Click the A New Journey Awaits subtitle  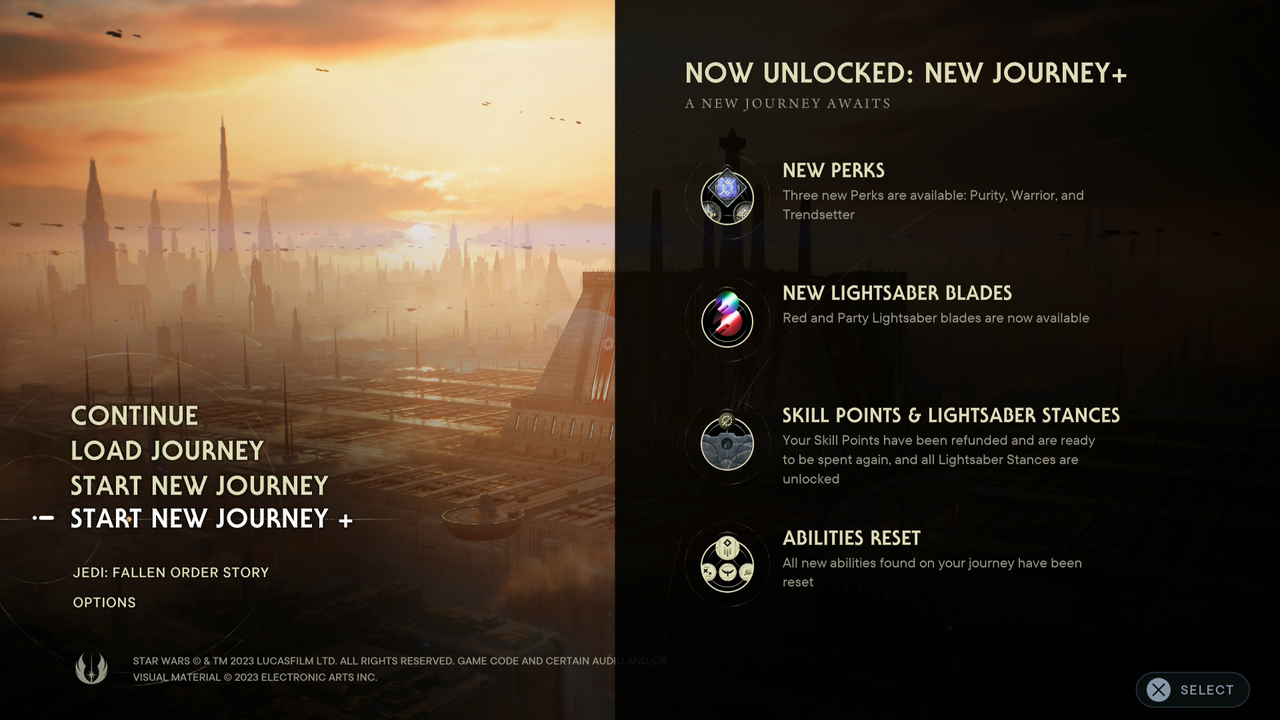[x=789, y=103]
